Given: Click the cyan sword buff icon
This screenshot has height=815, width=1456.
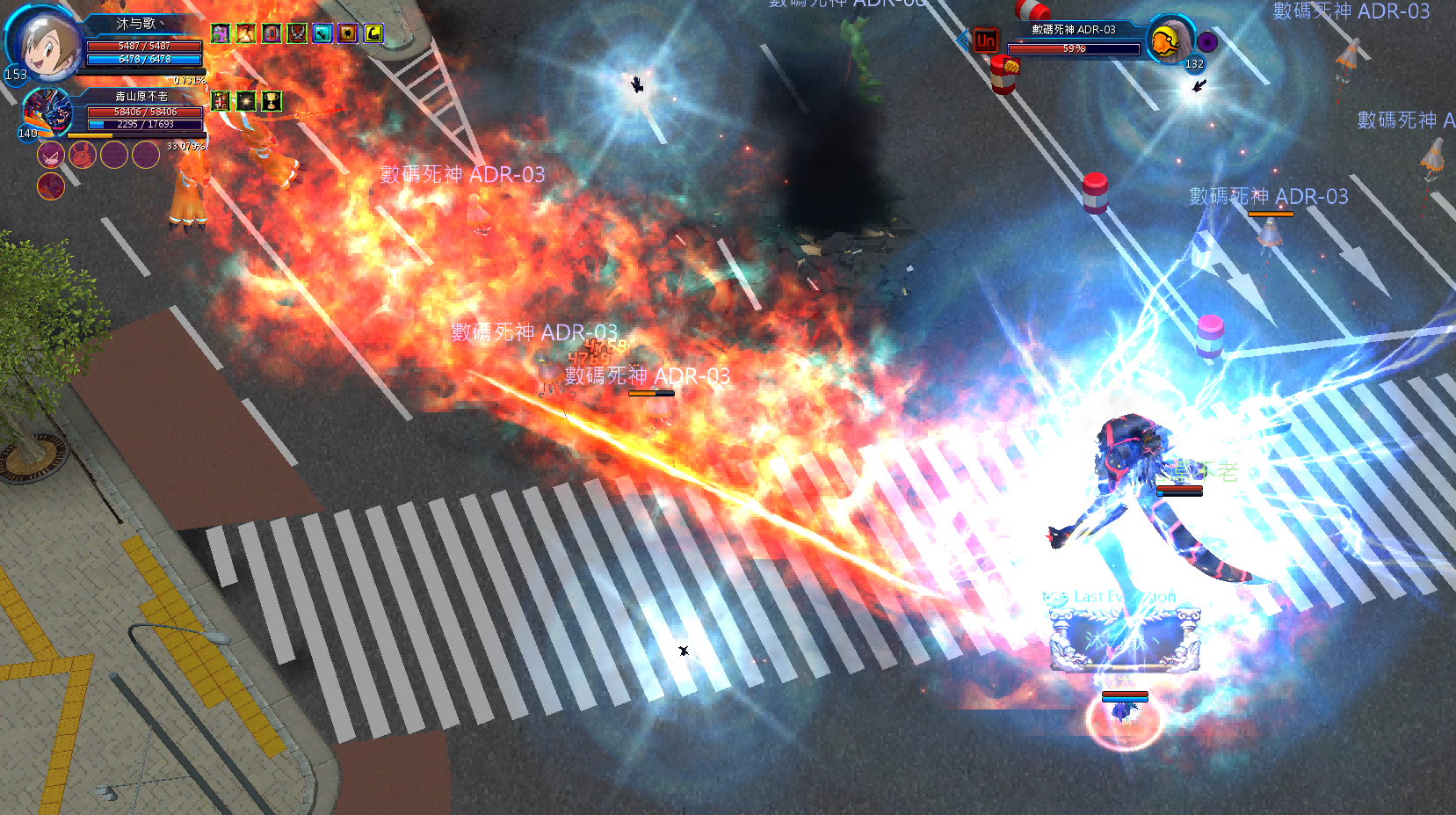Looking at the screenshot, I should [322, 33].
